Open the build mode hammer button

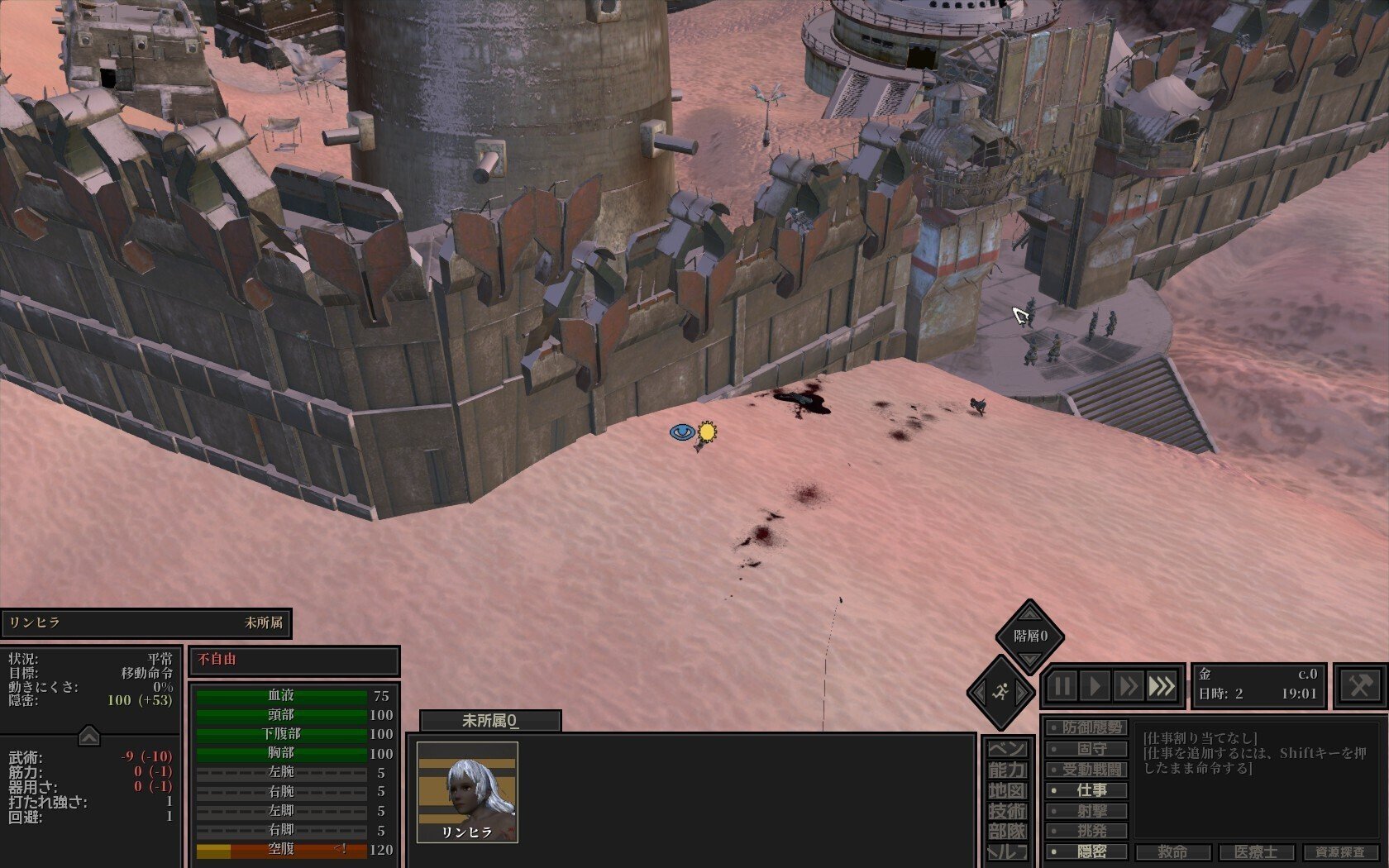click(x=1360, y=686)
